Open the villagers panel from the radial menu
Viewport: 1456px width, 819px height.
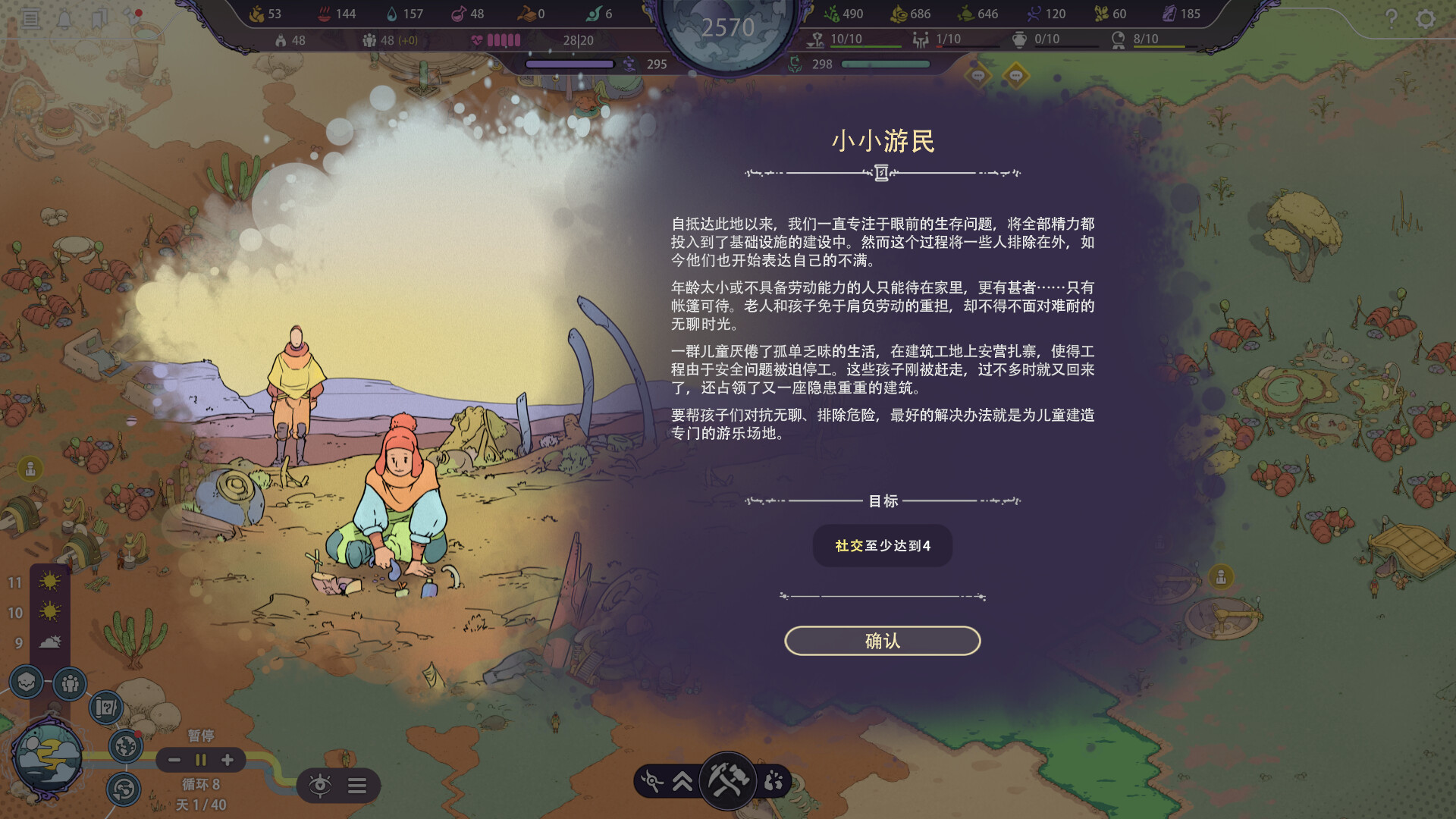tap(70, 682)
